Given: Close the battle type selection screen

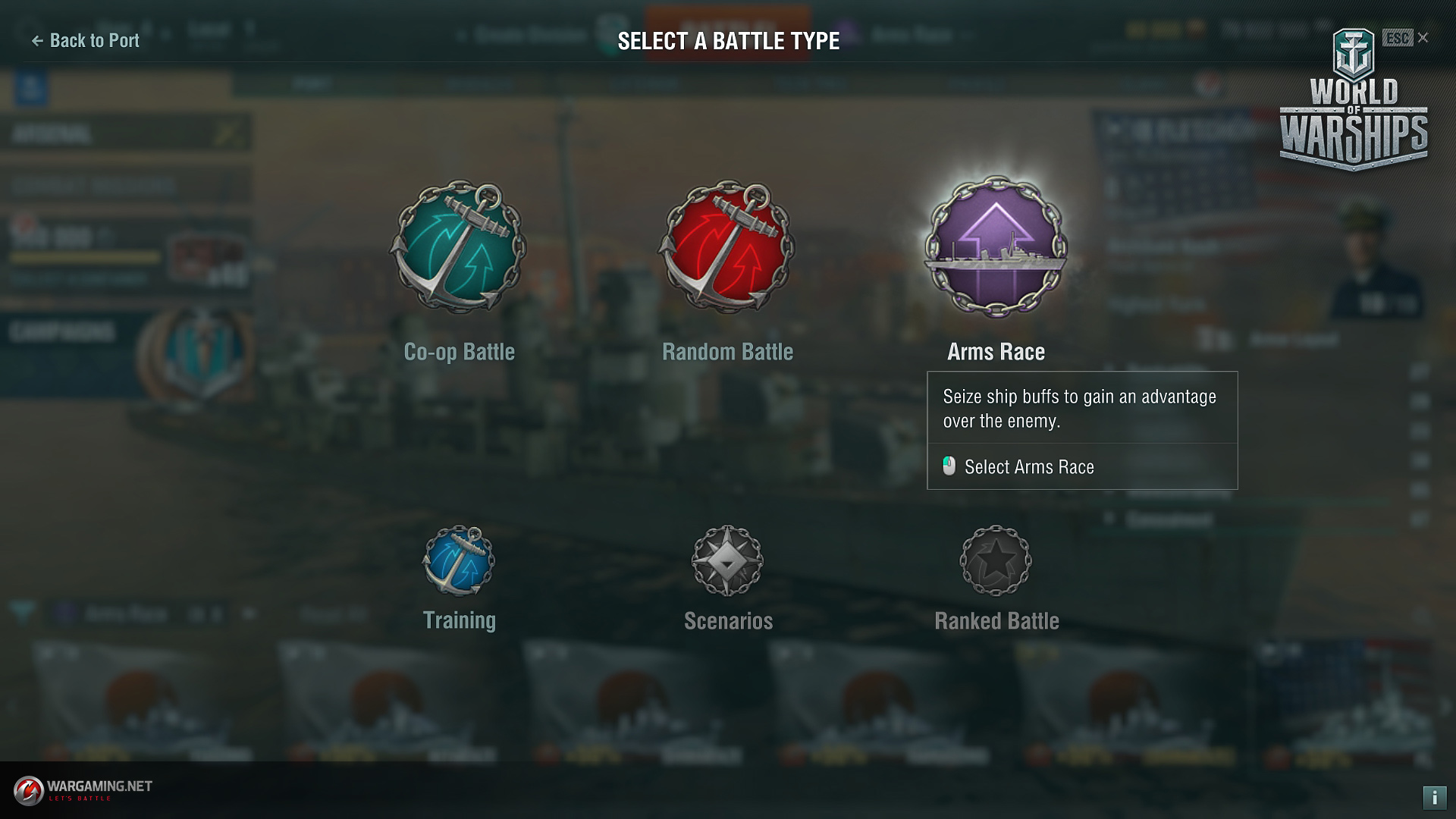Looking at the screenshot, I should tap(1423, 38).
